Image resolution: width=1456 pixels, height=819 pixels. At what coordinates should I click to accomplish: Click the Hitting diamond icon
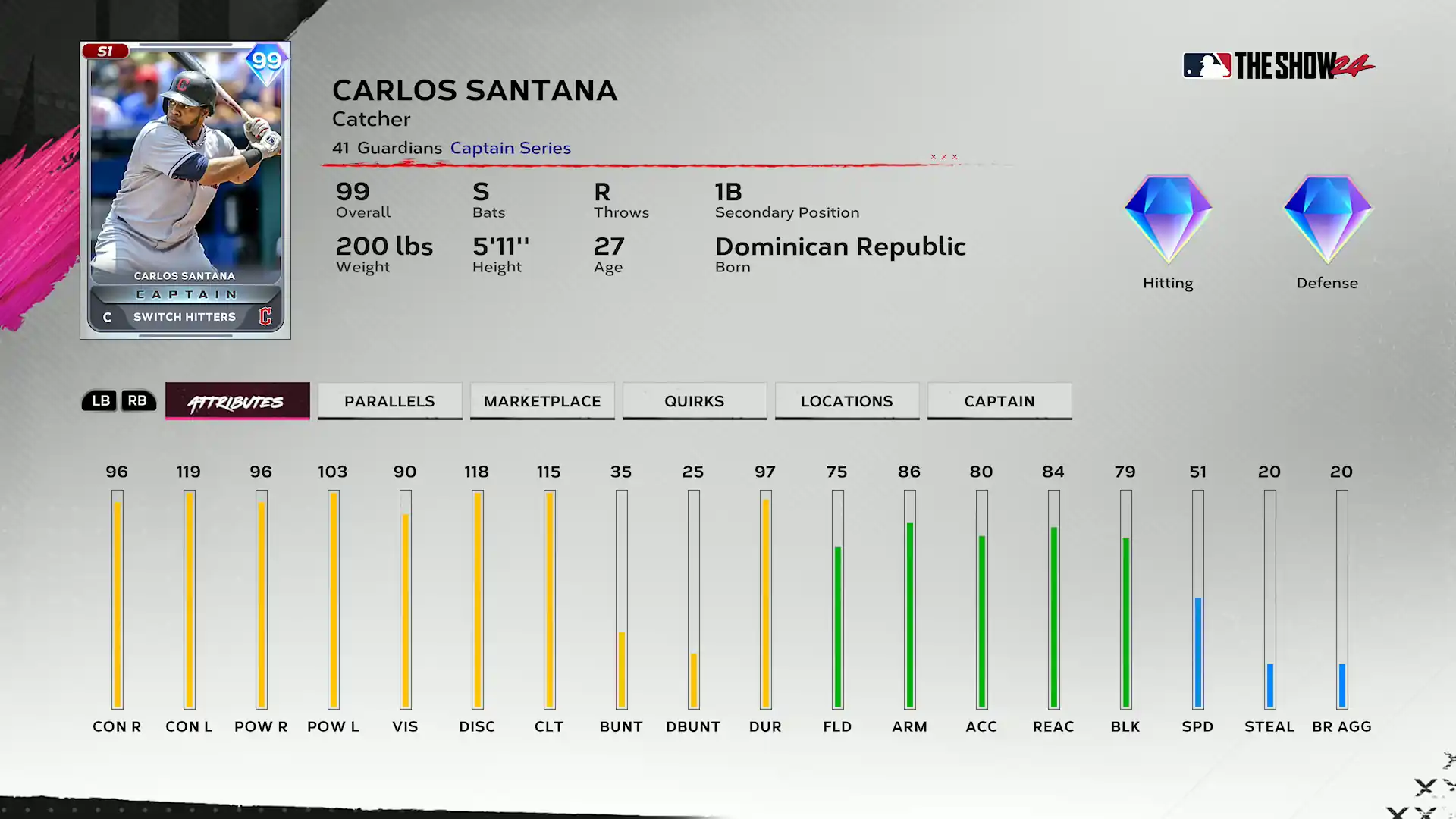(1168, 220)
